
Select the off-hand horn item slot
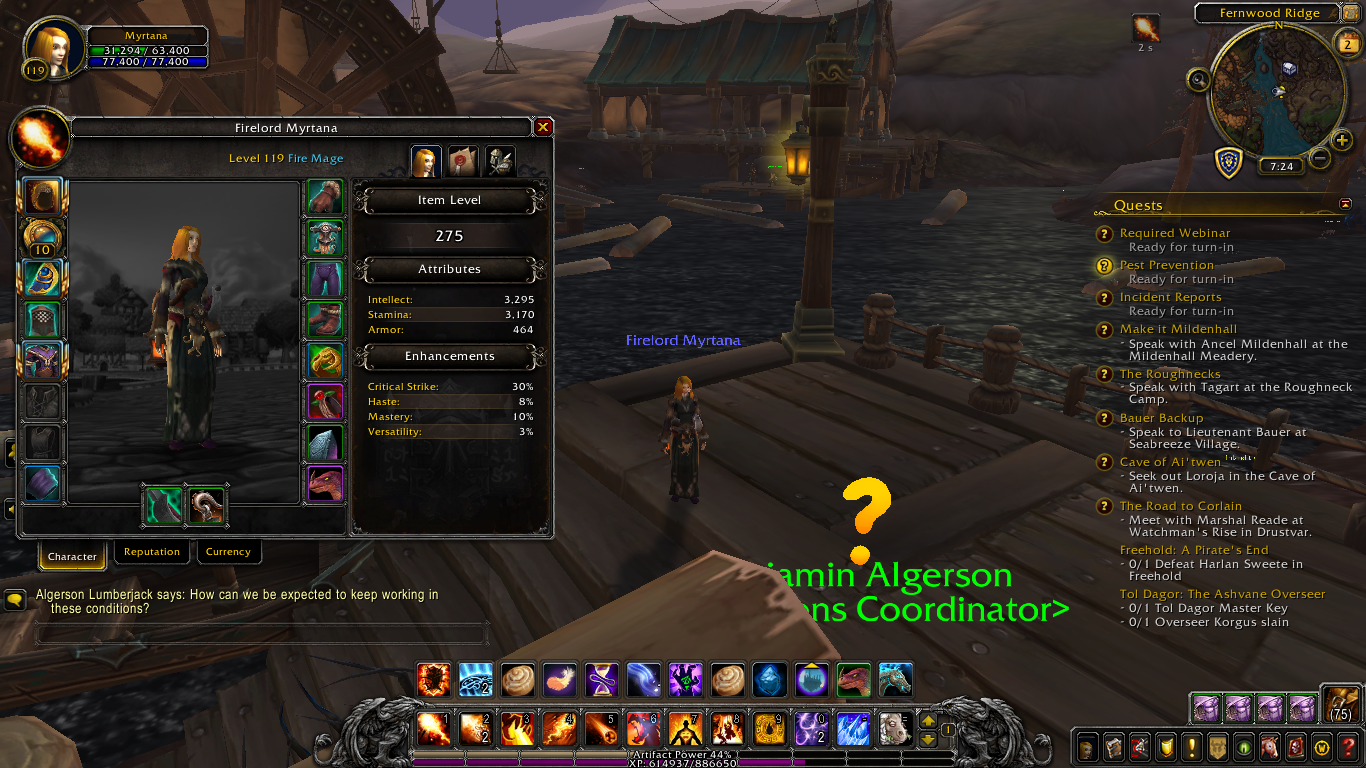[207, 505]
